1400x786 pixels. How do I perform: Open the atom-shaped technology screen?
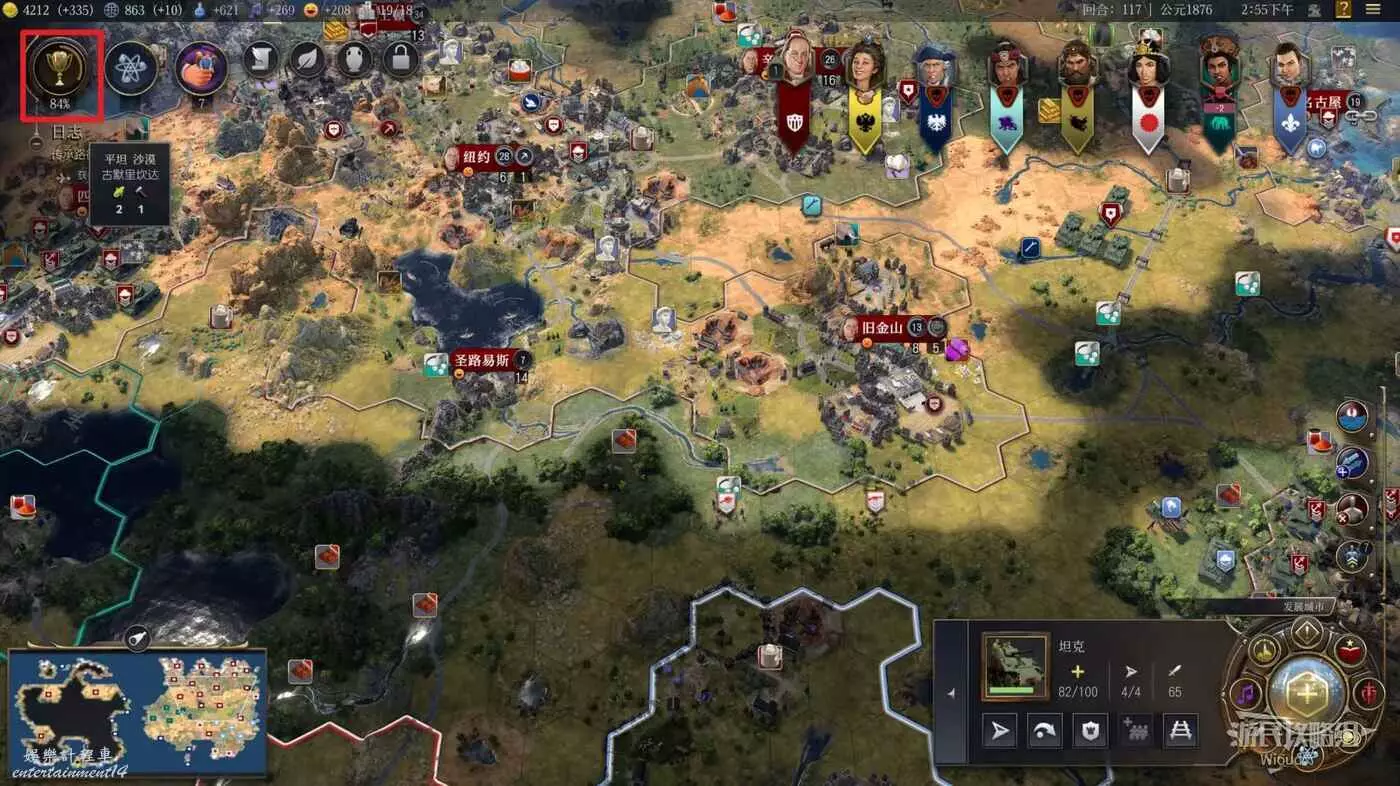(x=131, y=68)
